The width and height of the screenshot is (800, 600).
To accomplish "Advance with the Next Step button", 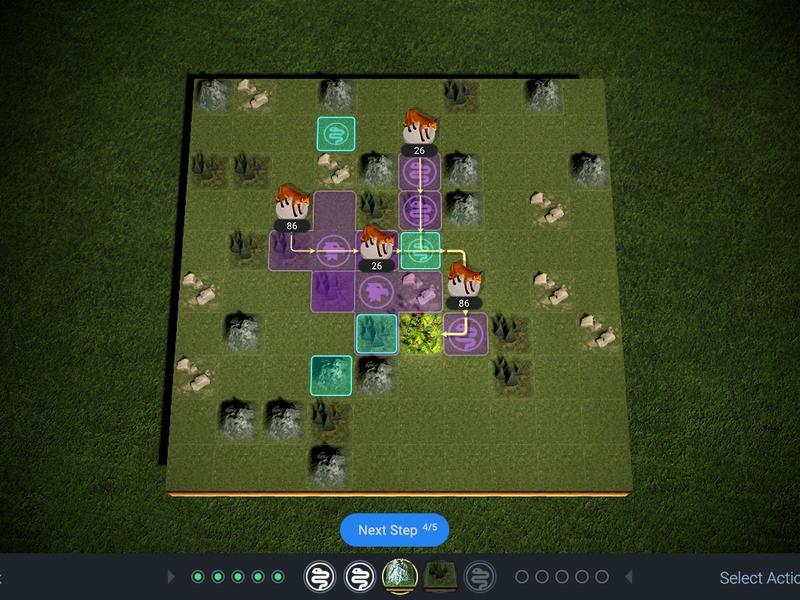I will click(394, 530).
